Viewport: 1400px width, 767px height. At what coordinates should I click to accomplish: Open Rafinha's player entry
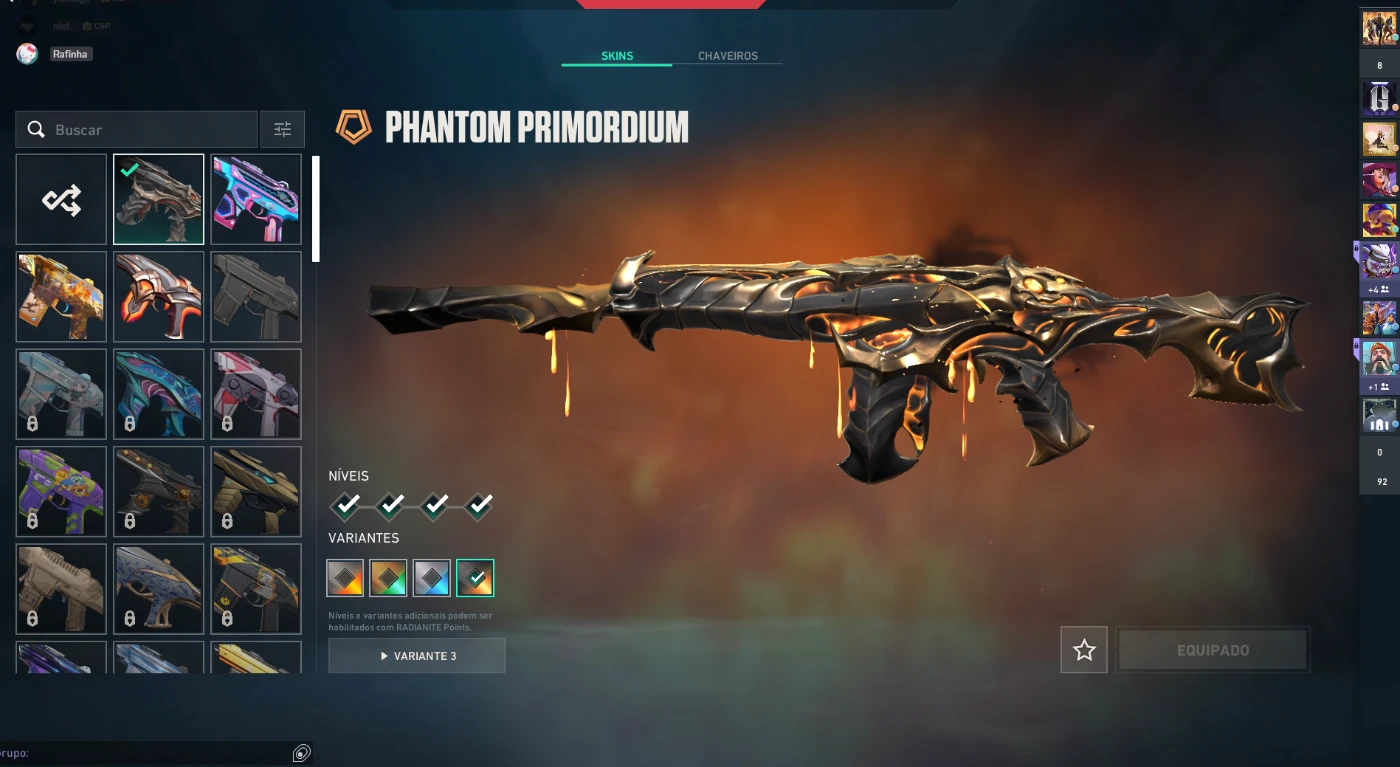[70, 54]
